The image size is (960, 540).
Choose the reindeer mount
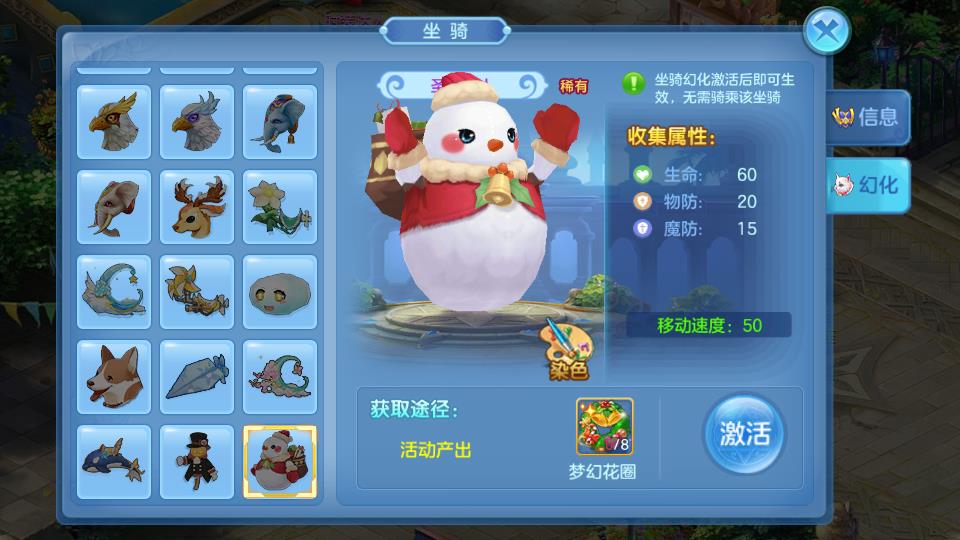(x=197, y=207)
